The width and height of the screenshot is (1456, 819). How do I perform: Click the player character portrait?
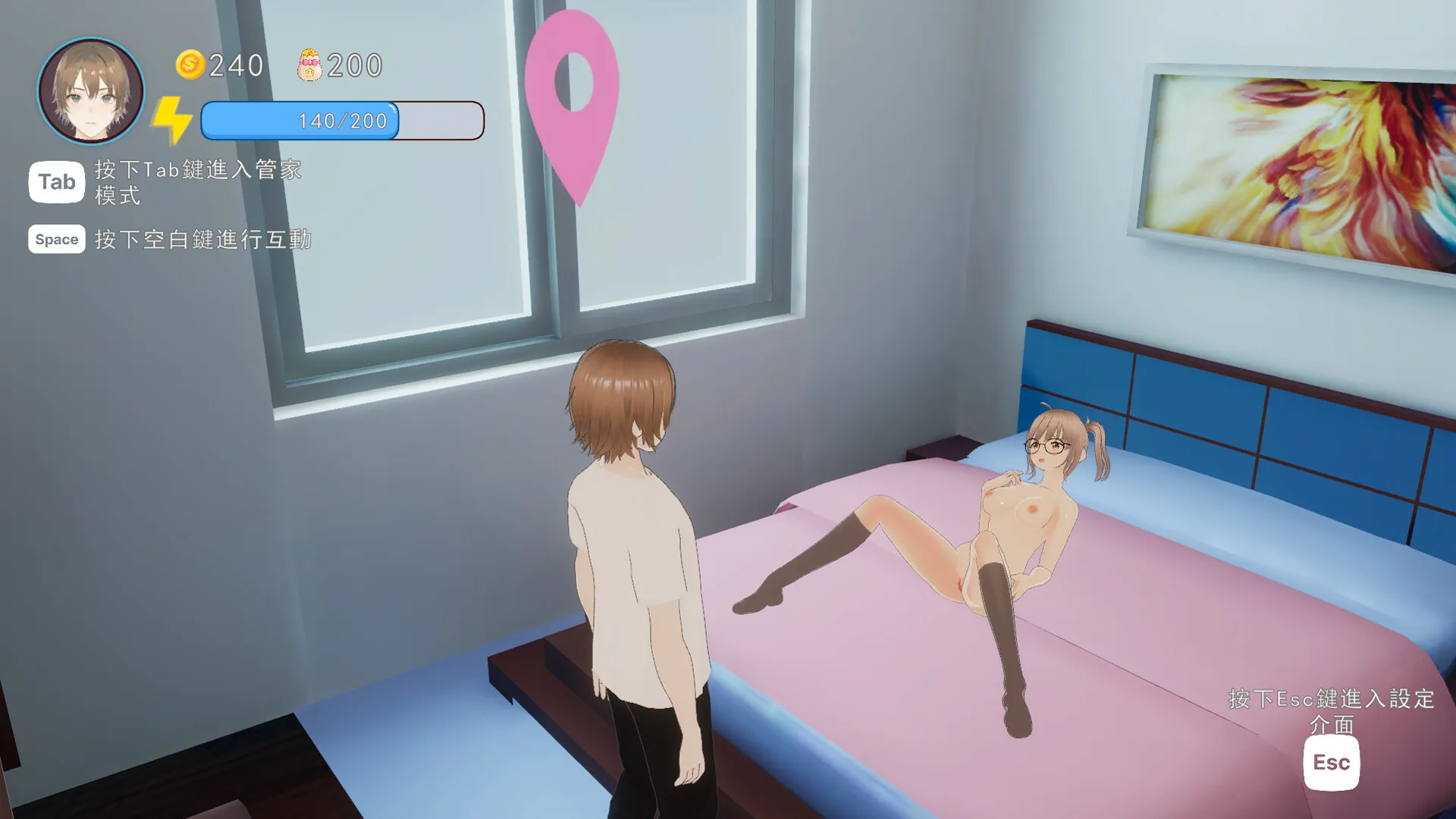[x=91, y=91]
